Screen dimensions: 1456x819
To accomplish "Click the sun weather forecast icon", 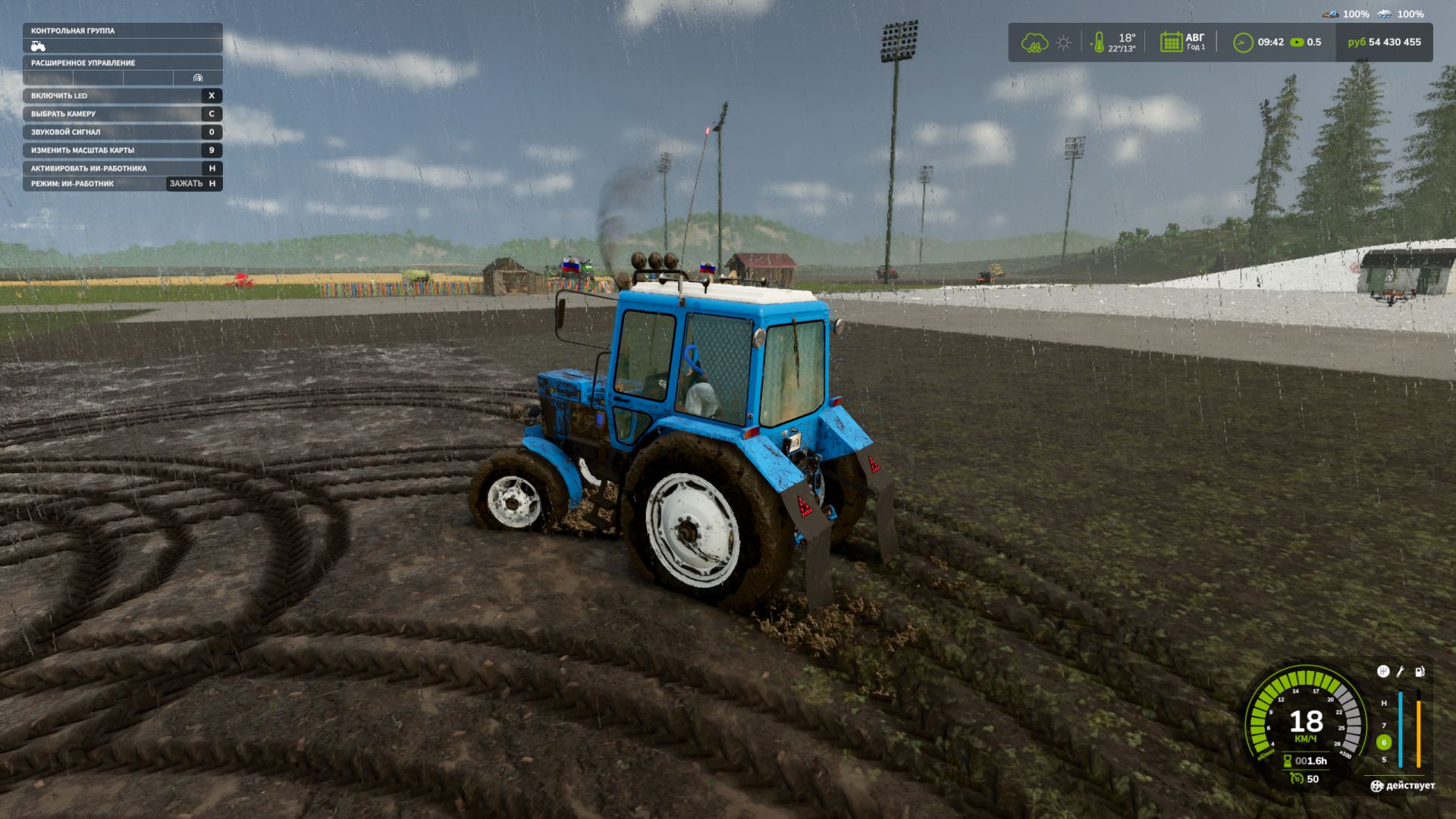I will (x=1062, y=43).
